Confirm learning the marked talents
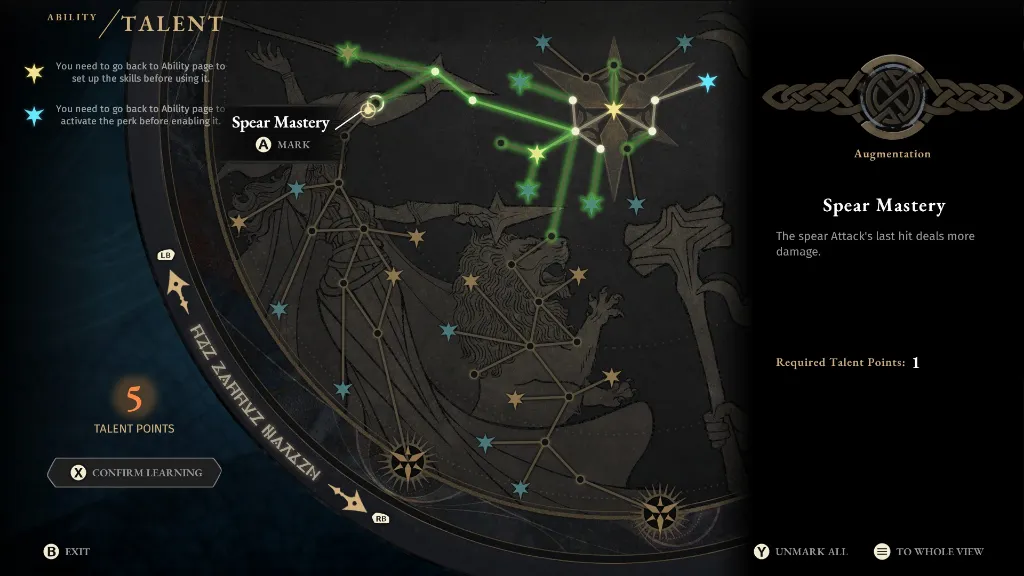The height and width of the screenshot is (576, 1024). 134,473
